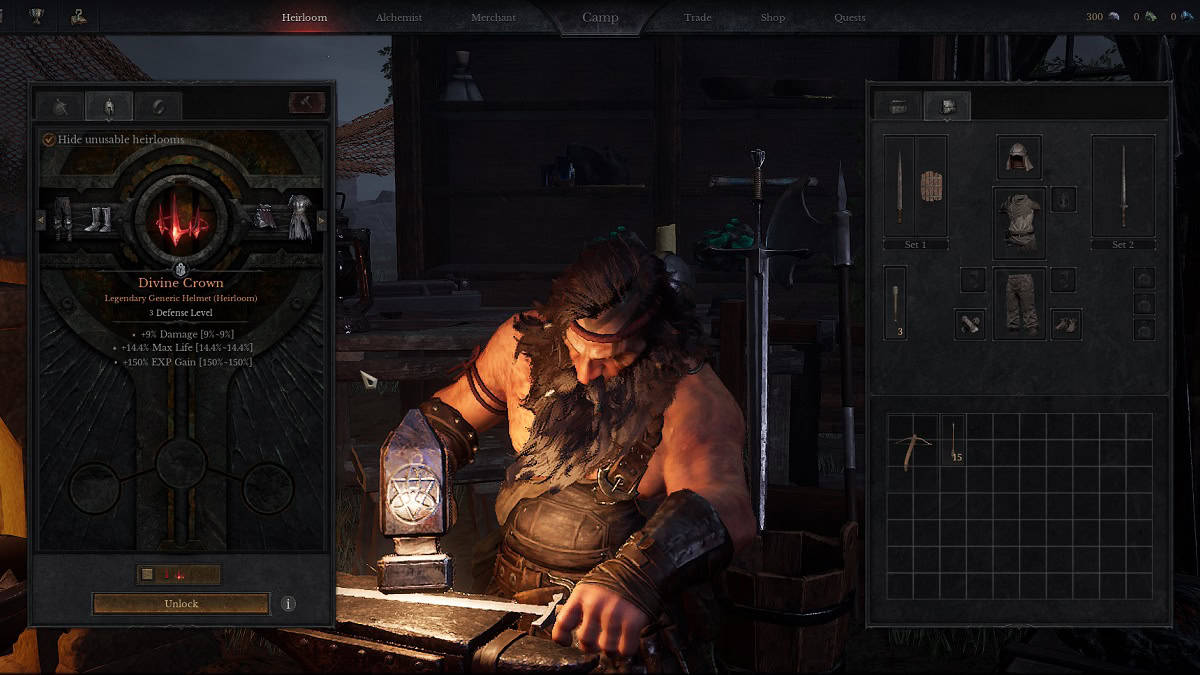Cycle heirlooms with the left arrow
The height and width of the screenshot is (675, 1200).
[41, 218]
